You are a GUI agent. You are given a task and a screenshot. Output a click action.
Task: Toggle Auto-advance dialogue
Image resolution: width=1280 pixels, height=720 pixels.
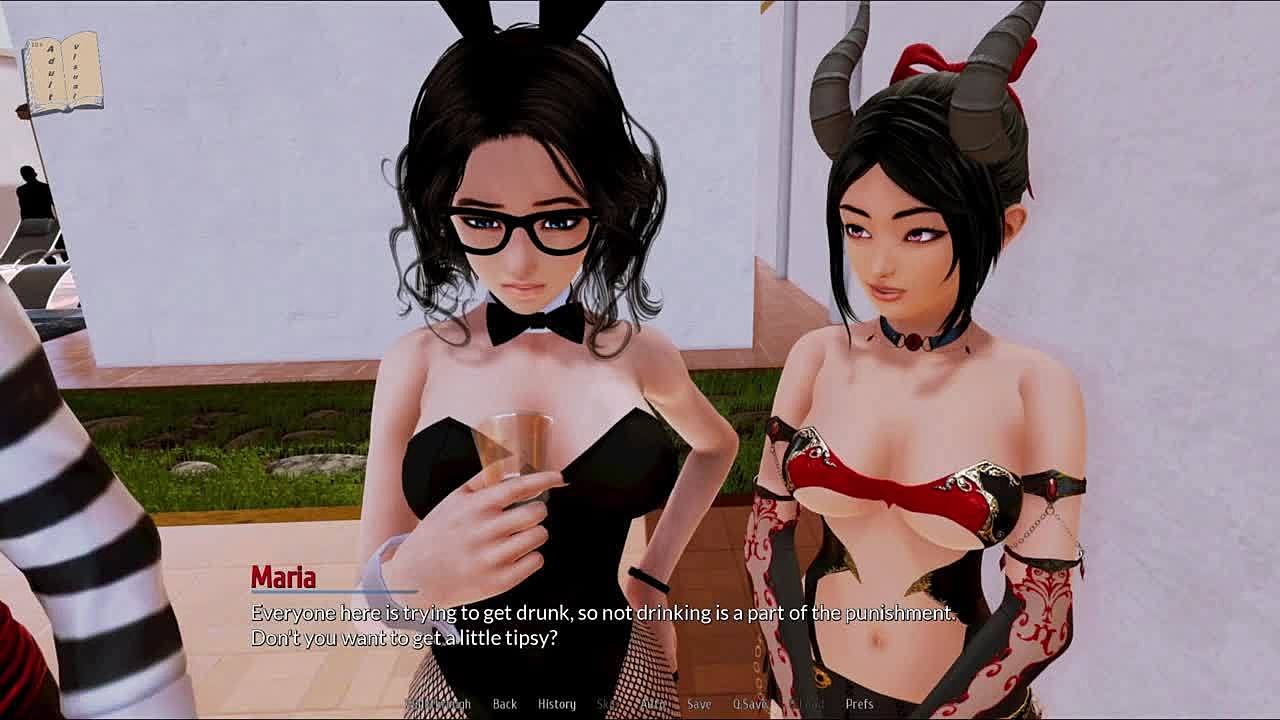[x=652, y=704]
